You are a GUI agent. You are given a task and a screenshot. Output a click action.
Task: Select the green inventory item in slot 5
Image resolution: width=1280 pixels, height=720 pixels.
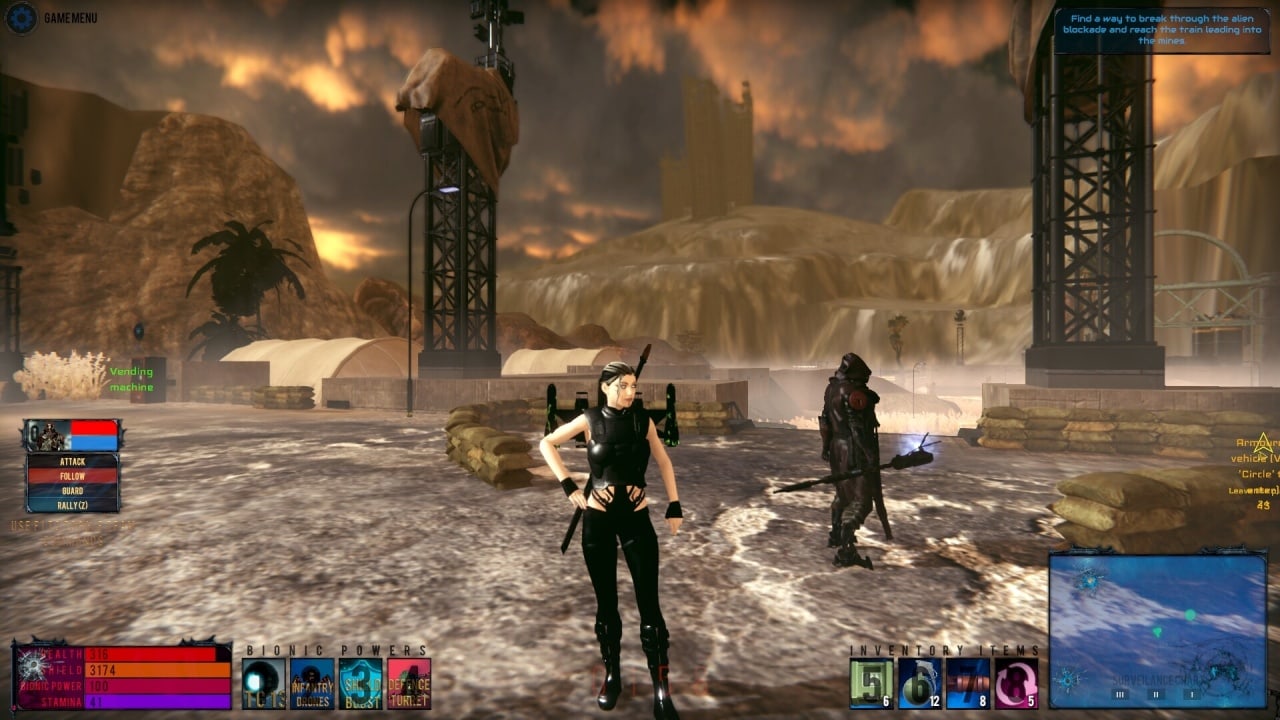coord(871,684)
